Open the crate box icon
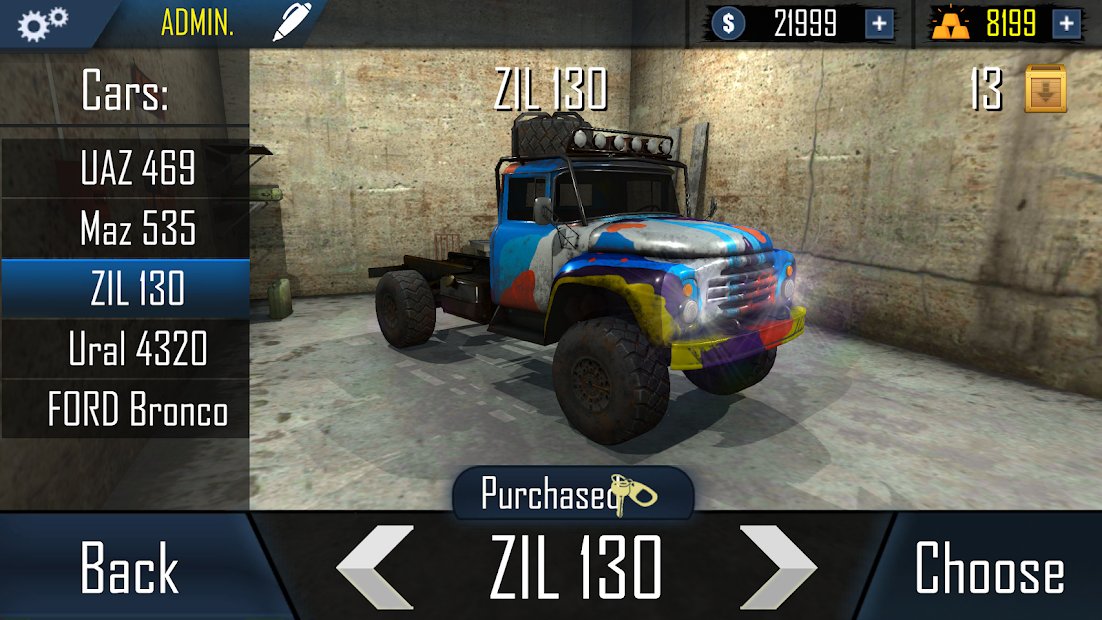Image resolution: width=1102 pixels, height=620 pixels. pyautogui.click(x=1045, y=90)
